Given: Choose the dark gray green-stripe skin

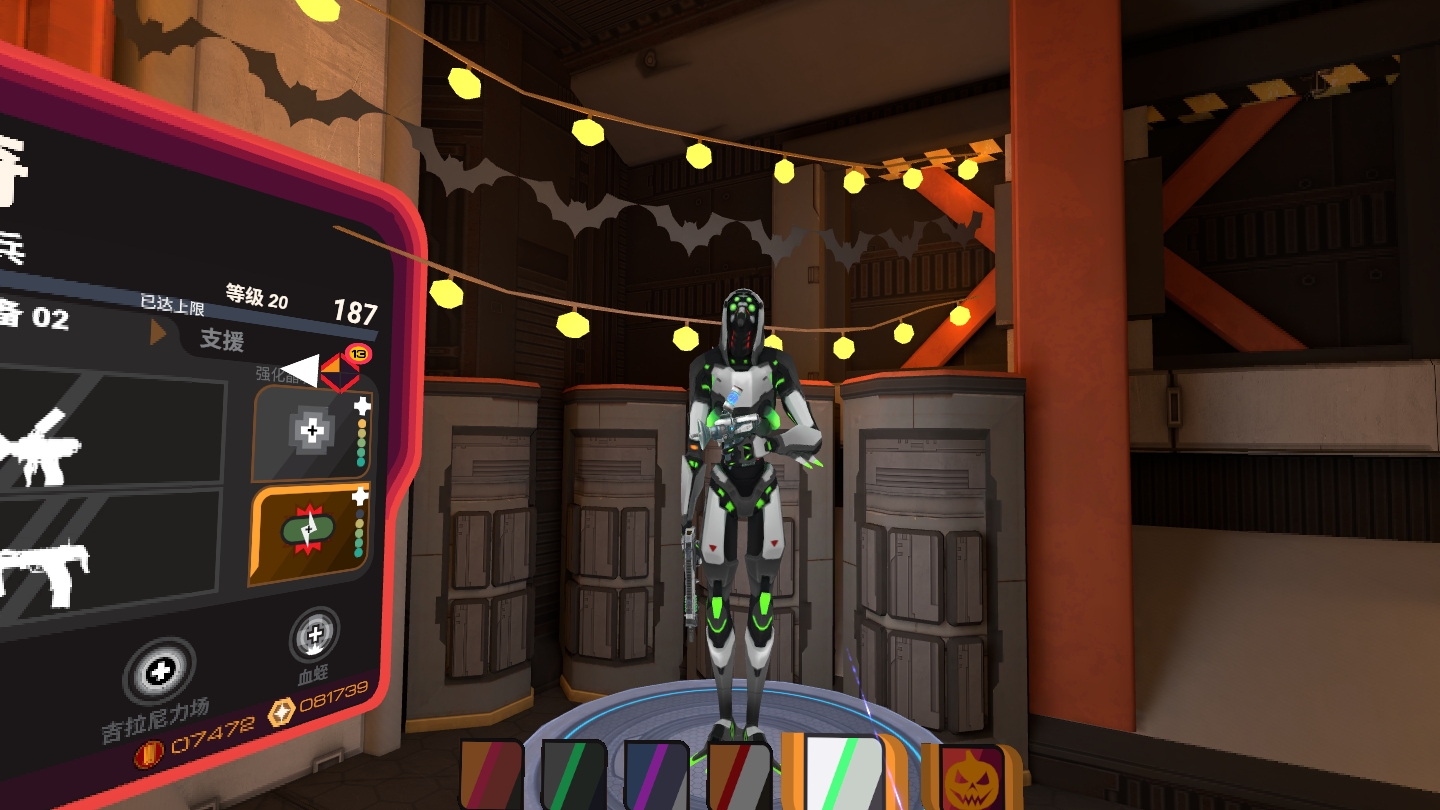Looking at the screenshot, I should 574,774.
